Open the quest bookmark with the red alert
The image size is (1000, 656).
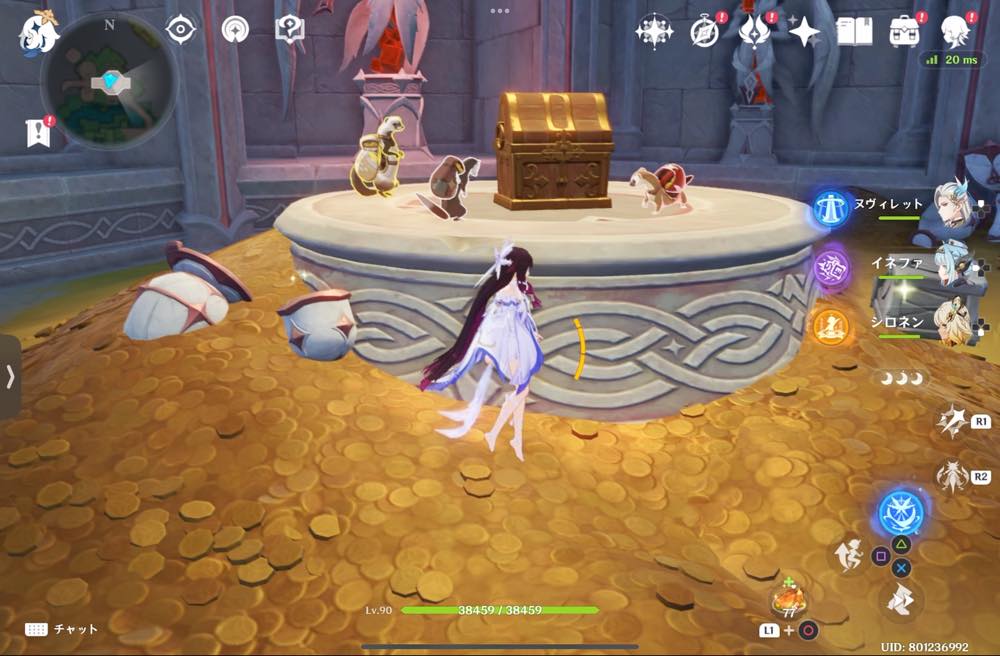coord(37,132)
